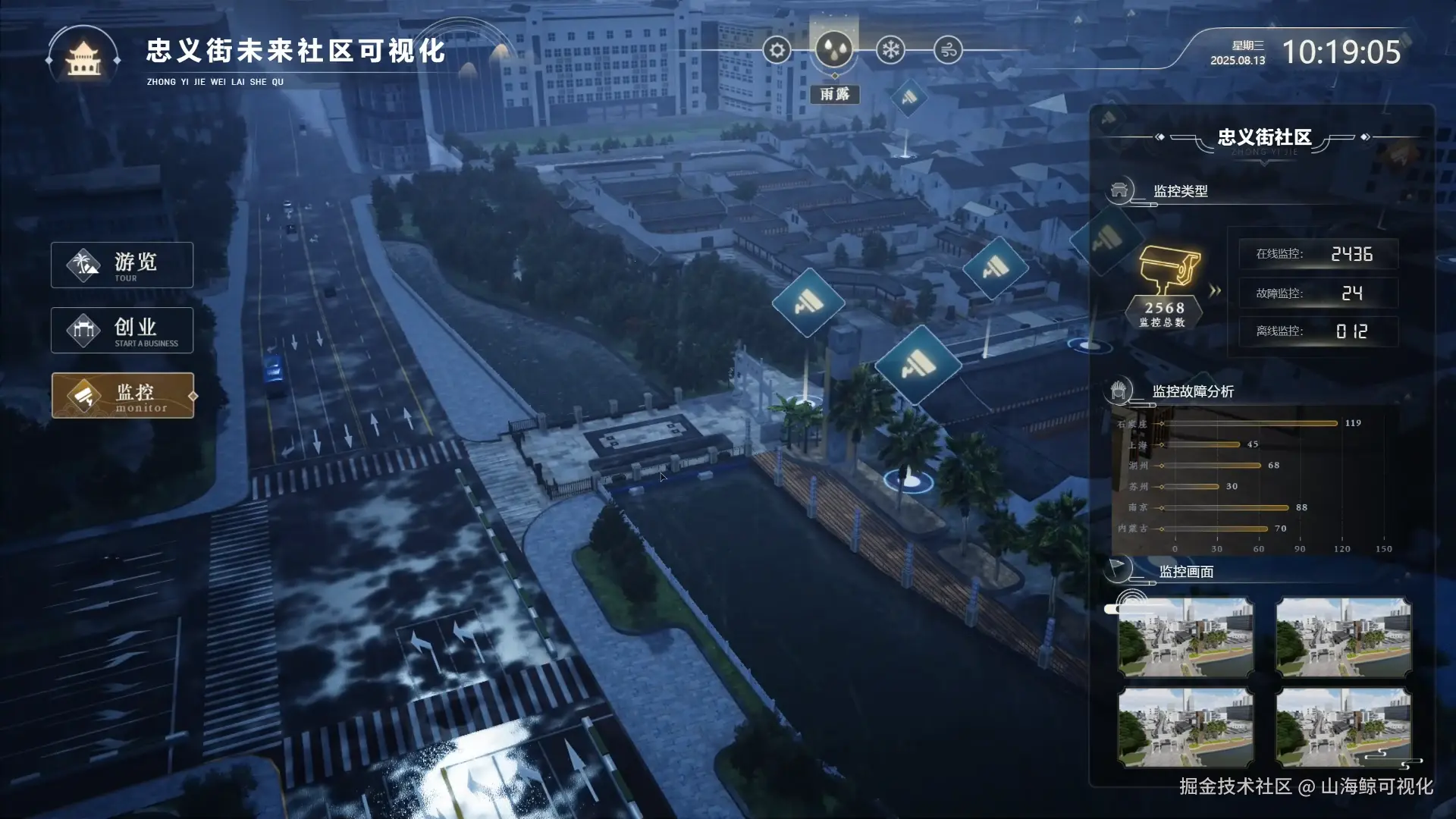Select the 在线监控 online count row
The height and width of the screenshot is (819, 1456).
tap(1318, 254)
